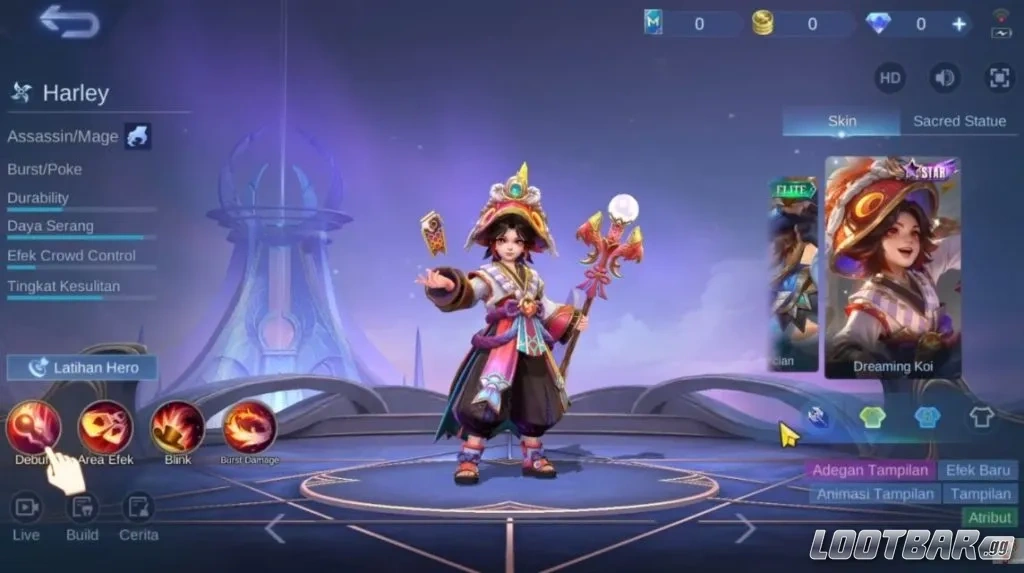Viewport: 1024px width, 573px height.
Task: Add diamonds with the plus button
Action: tap(959, 24)
